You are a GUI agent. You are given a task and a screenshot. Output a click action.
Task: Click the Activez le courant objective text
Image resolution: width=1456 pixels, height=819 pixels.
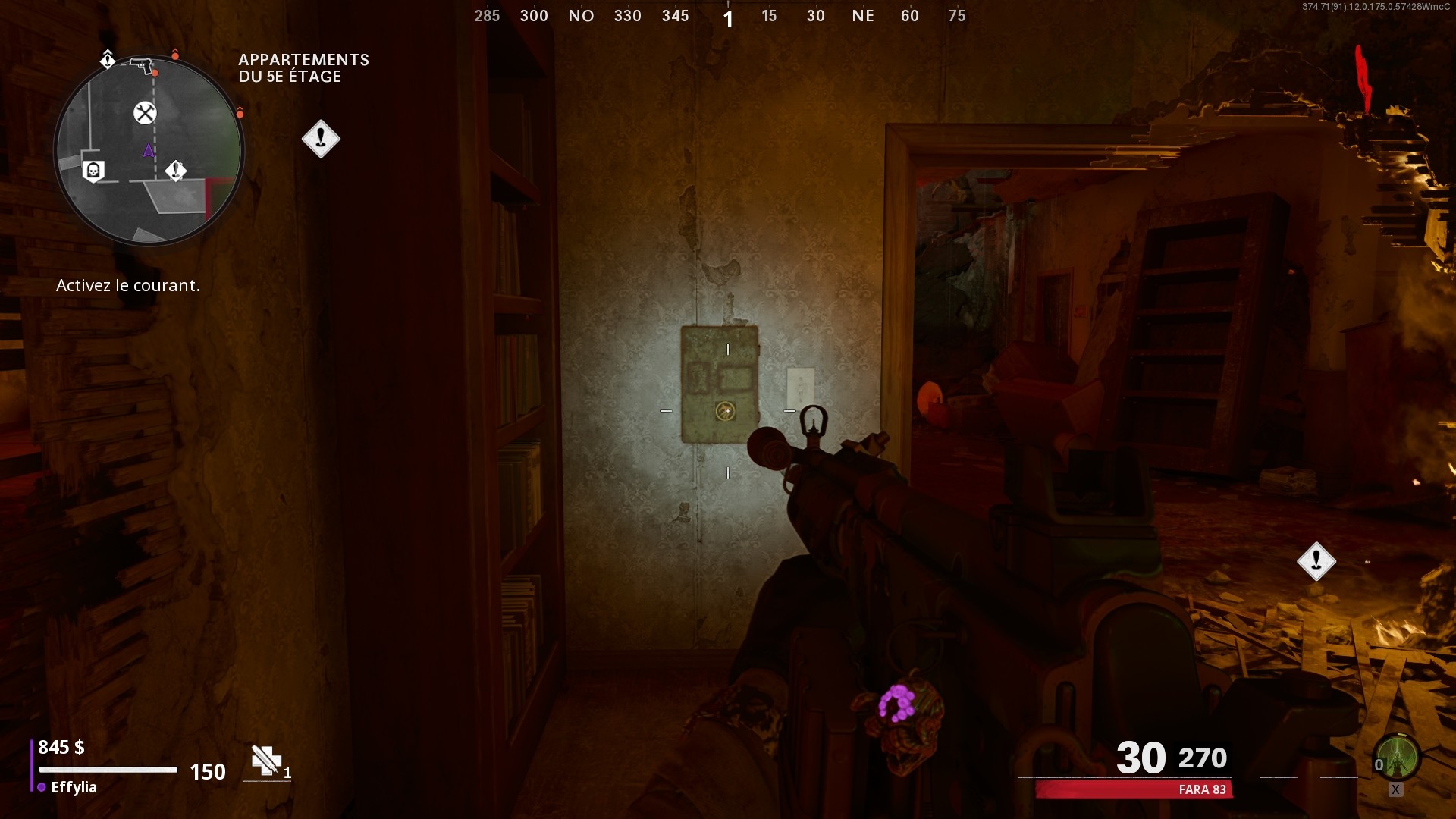tap(127, 285)
